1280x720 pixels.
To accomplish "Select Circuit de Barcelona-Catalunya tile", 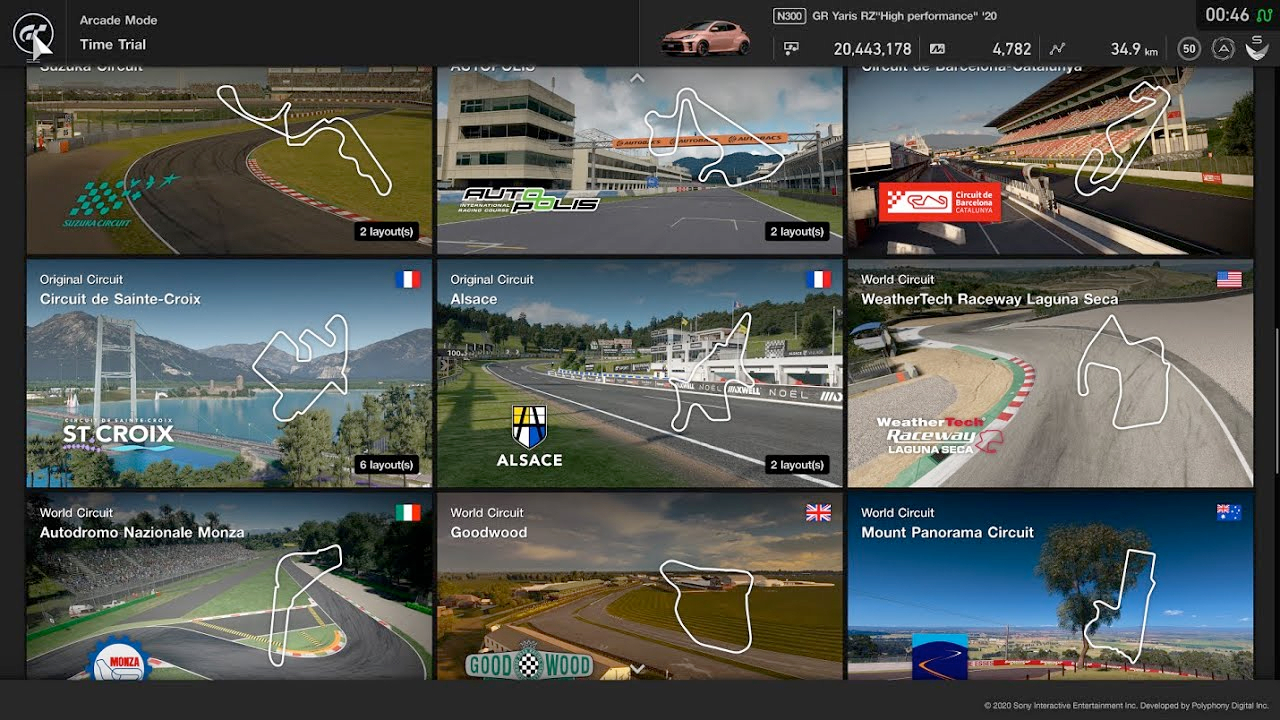I will (1050, 160).
